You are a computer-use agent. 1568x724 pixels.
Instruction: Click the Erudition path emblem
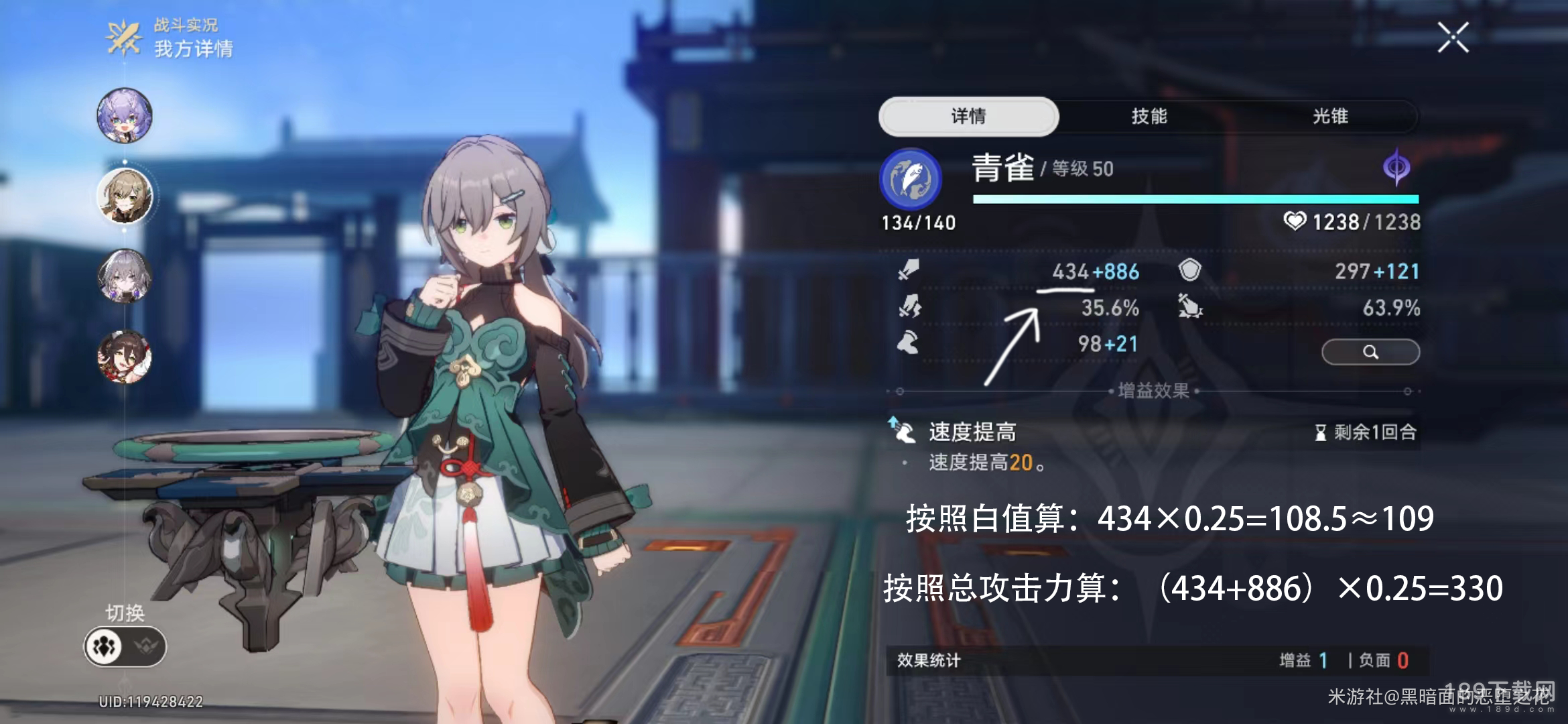pos(910,179)
